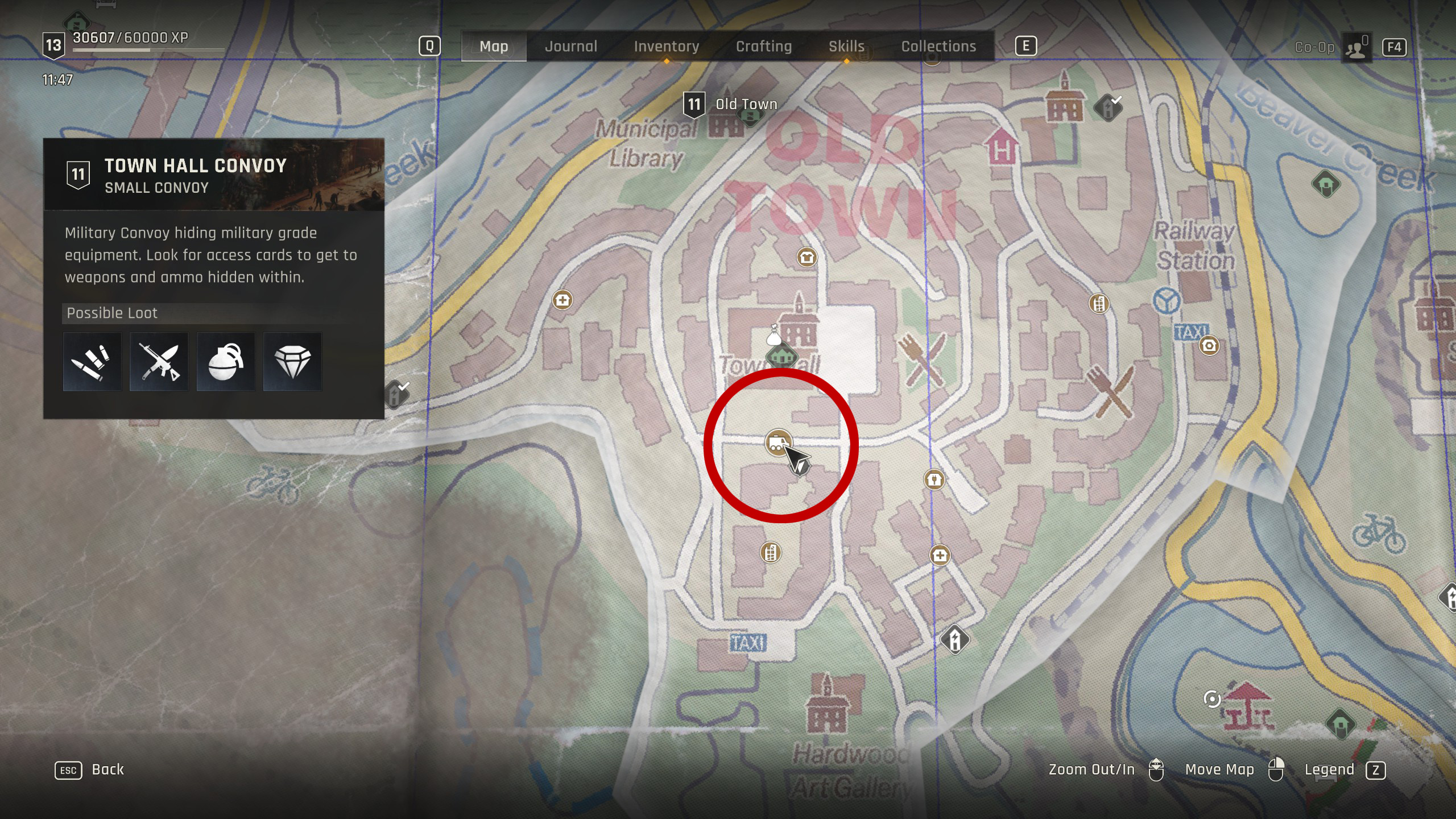Screen dimensions: 1456x819
Task: Switch to the Journal tab
Action: click(571, 47)
